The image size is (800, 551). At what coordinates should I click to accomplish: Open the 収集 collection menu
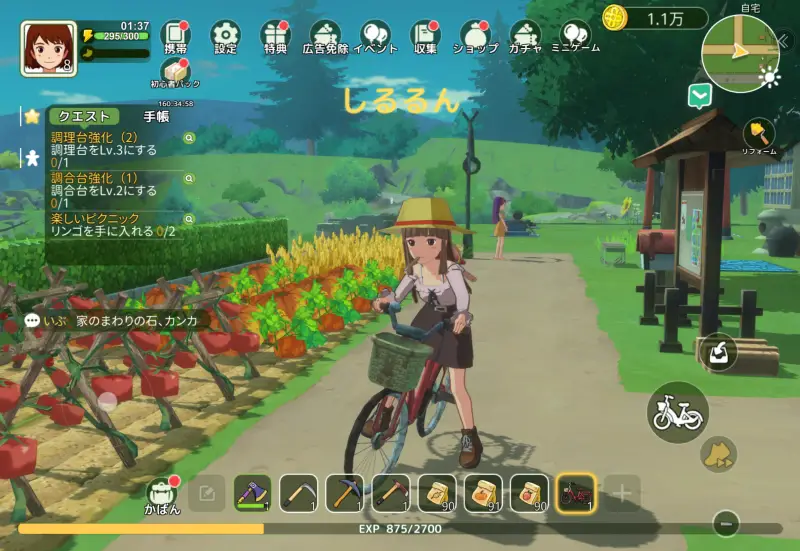[425, 35]
